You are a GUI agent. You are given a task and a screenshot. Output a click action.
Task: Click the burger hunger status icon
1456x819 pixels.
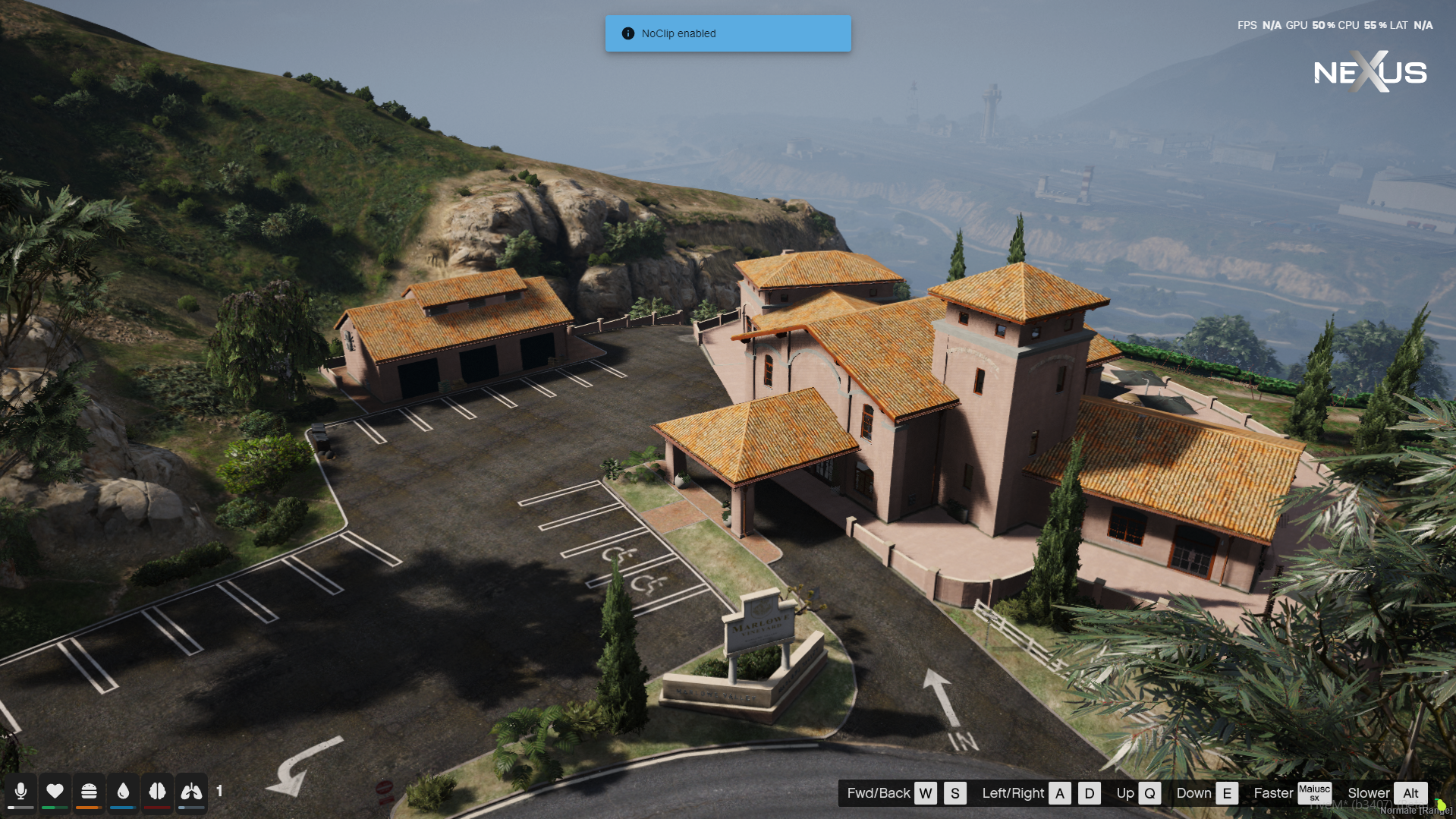[89, 791]
